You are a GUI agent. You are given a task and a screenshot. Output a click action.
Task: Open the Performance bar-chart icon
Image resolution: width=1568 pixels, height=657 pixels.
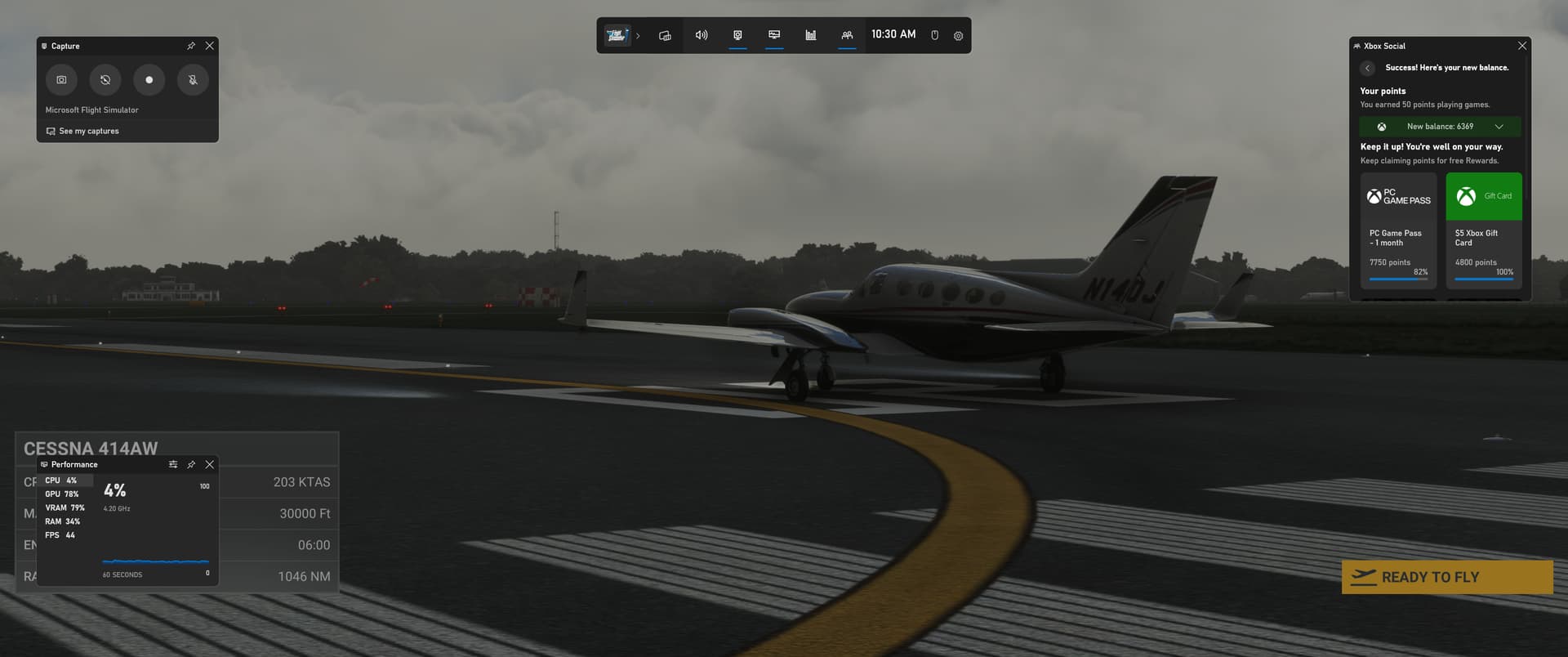(x=810, y=34)
